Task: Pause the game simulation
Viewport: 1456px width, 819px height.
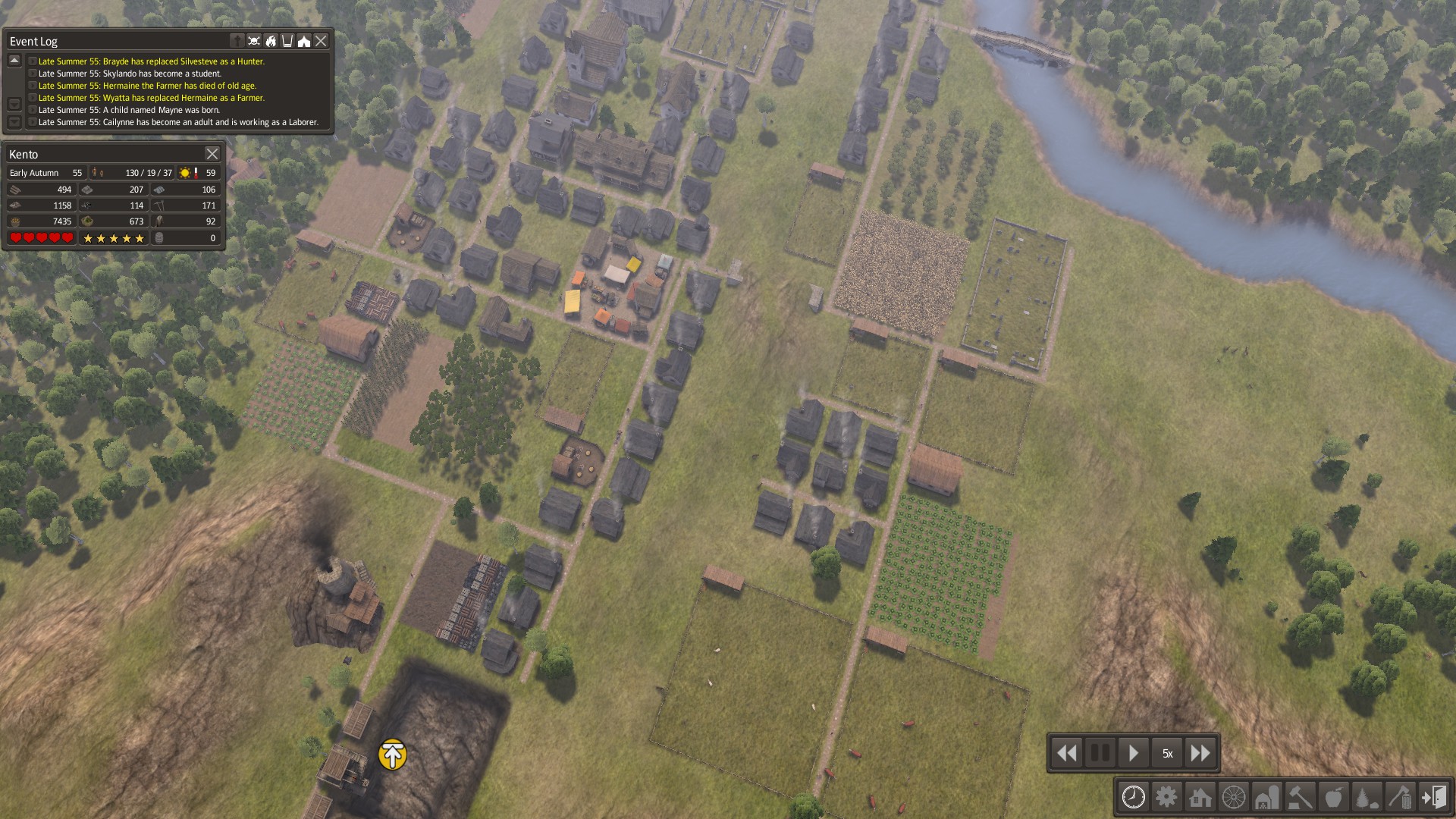Action: coord(1100,753)
